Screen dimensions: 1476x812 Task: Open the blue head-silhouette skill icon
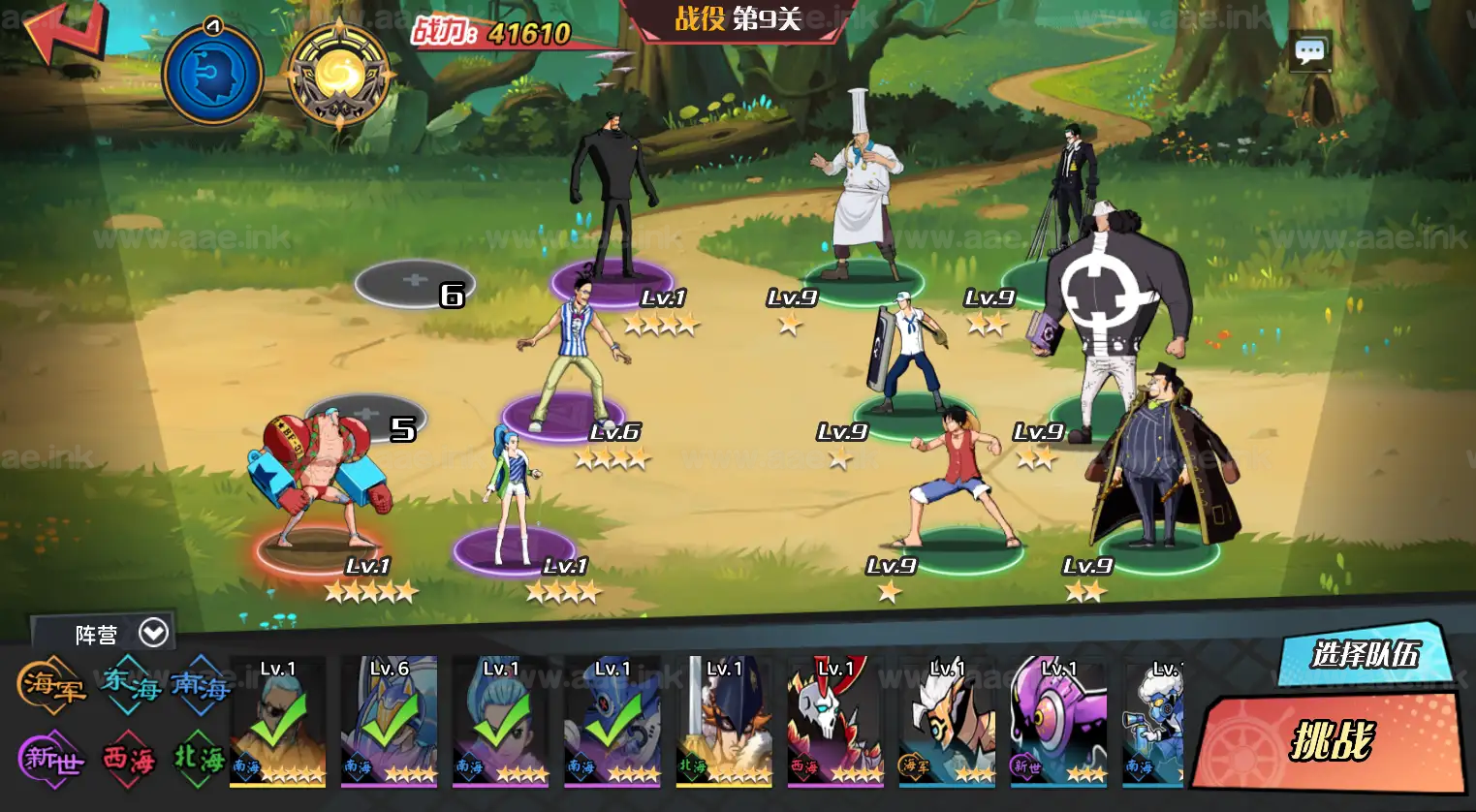click(x=213, y=76)
